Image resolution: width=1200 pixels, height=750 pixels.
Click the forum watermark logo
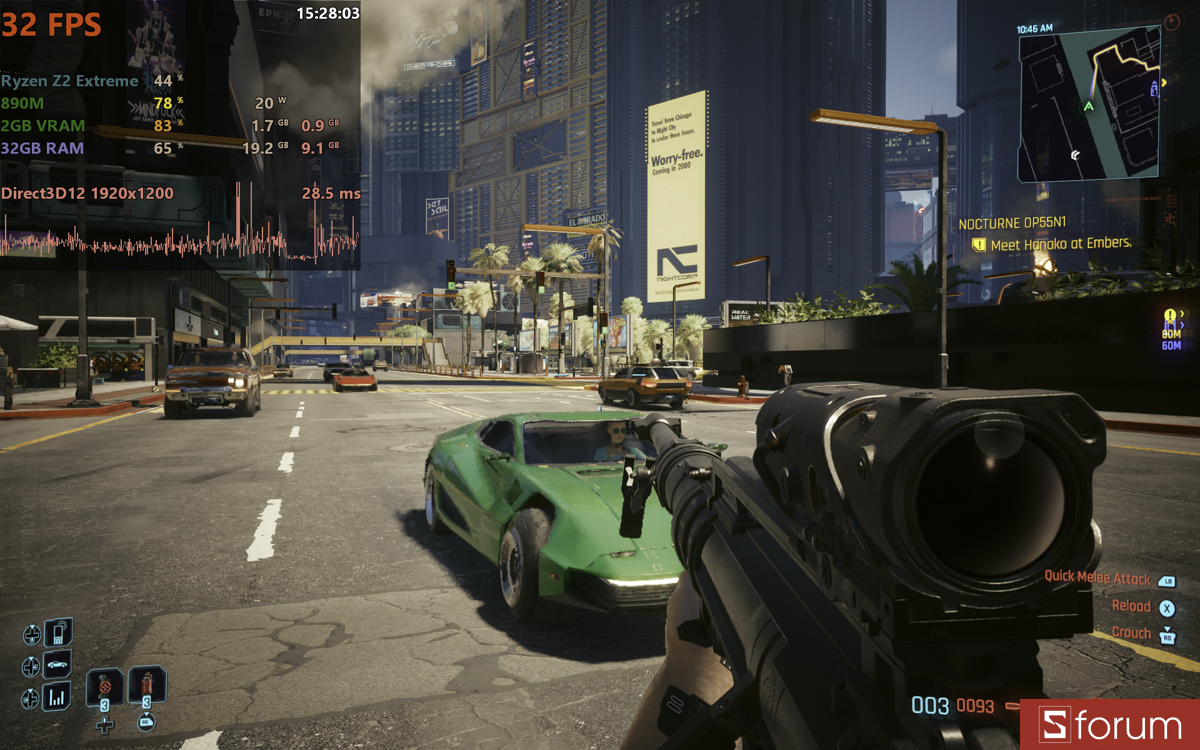coord(1109,725)
